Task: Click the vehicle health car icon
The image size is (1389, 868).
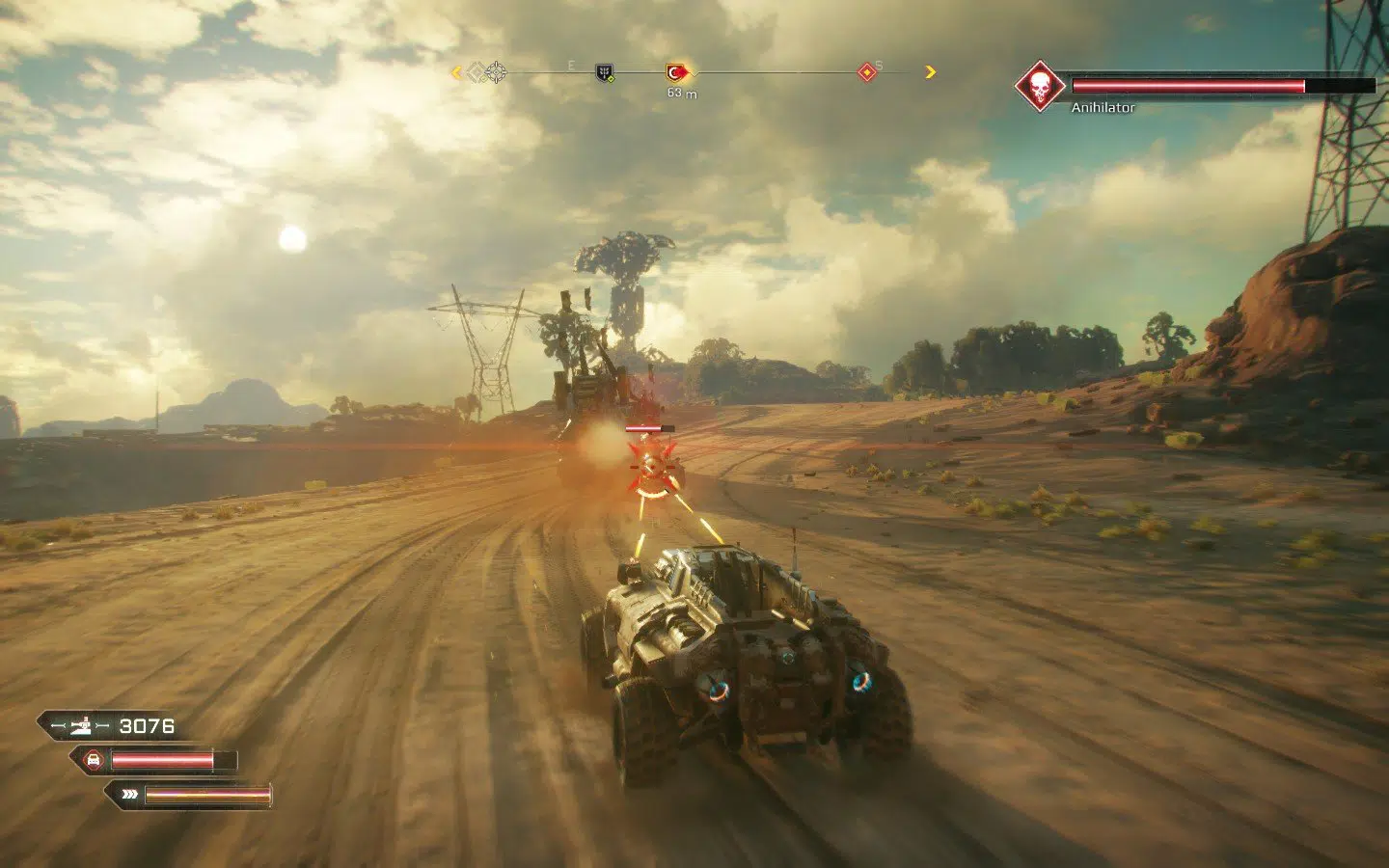Action: pos(93,758)
